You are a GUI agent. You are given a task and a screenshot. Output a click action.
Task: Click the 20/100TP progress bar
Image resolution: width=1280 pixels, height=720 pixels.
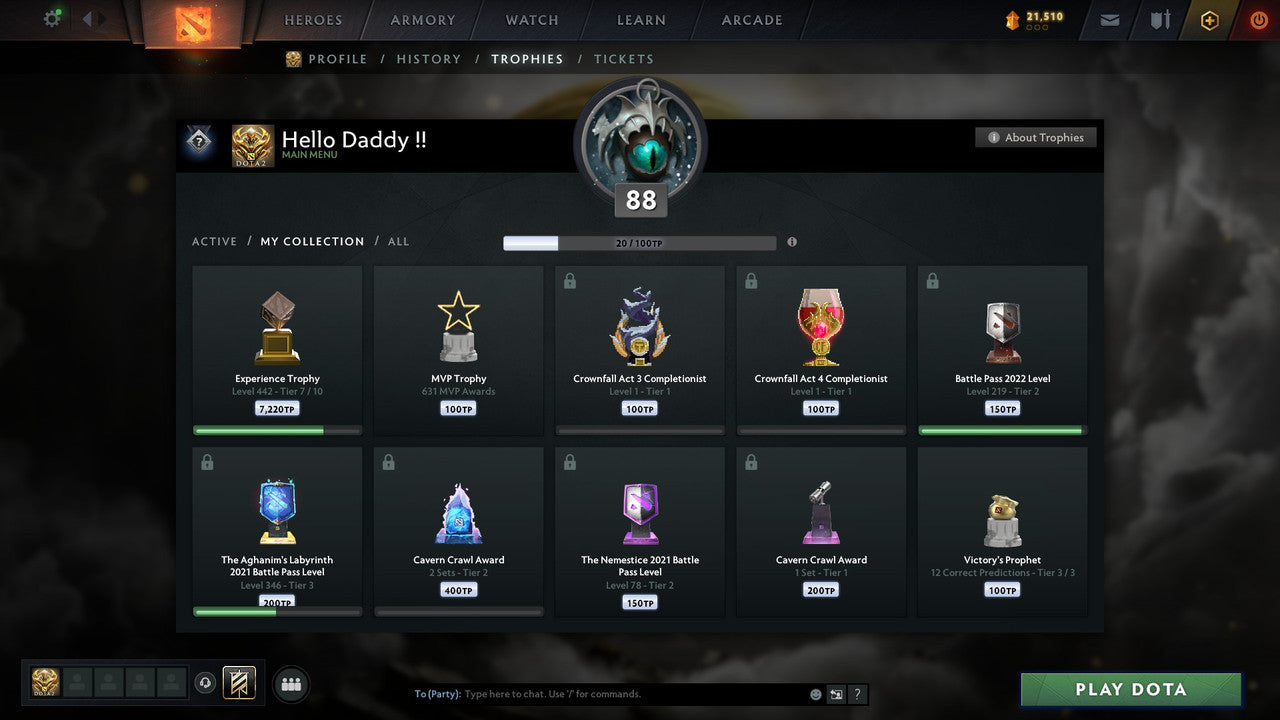(x=640, y=242)
